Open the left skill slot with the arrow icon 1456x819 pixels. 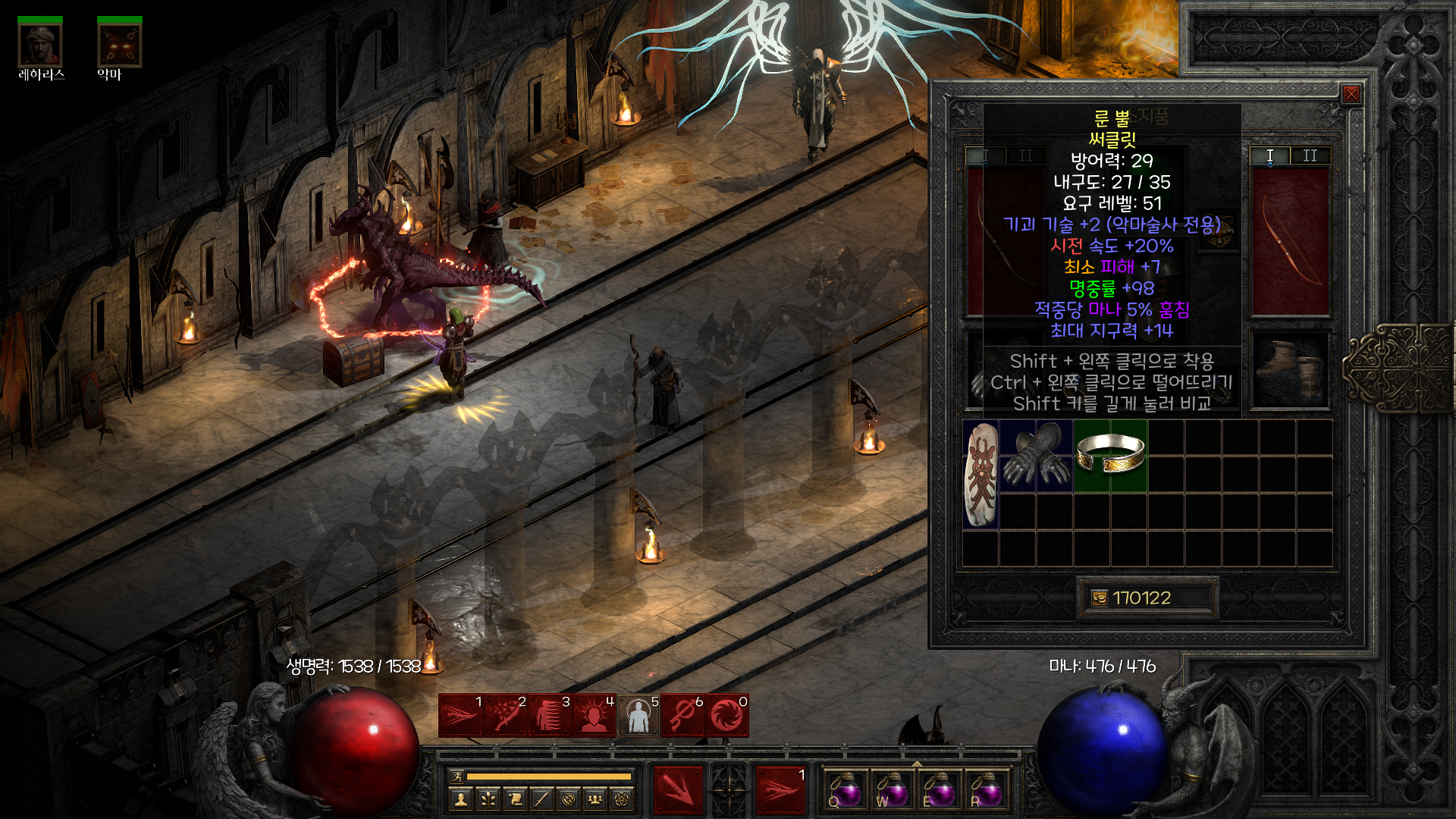point(678,790)
